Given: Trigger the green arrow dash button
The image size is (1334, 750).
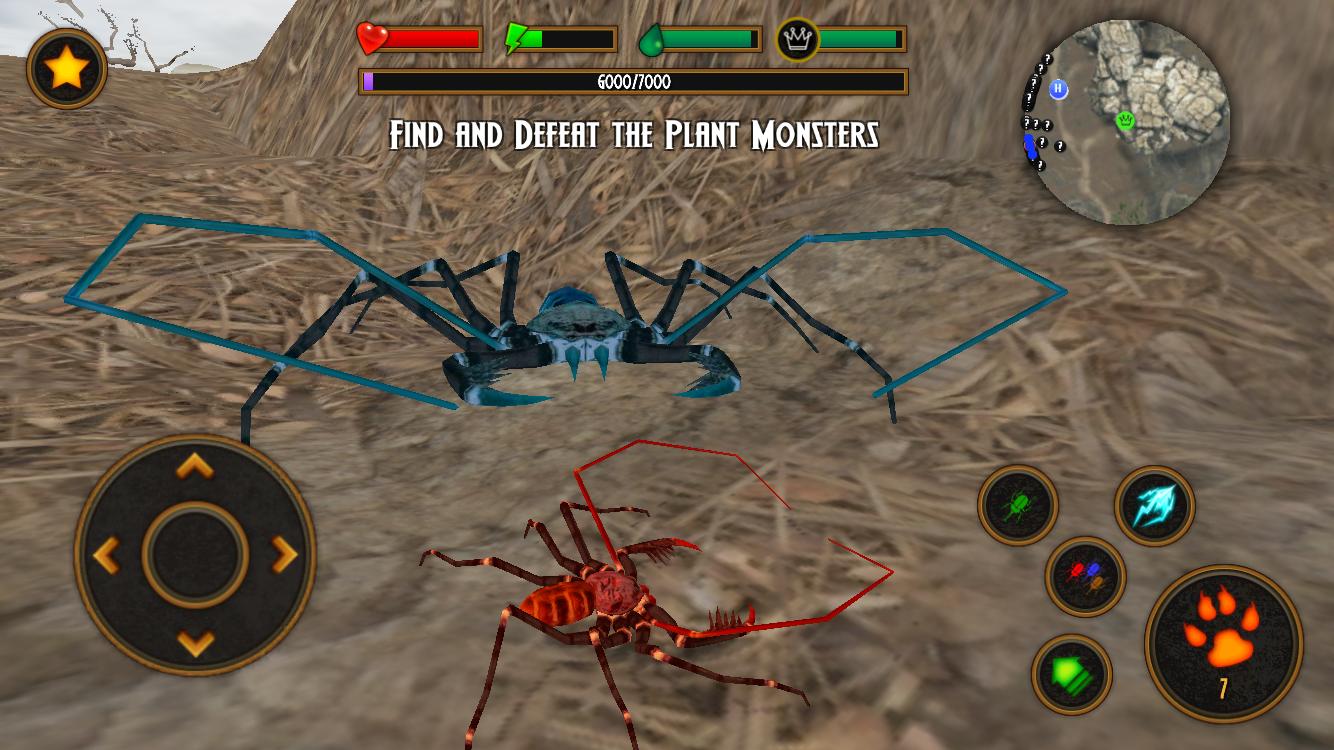Looking at the screenshot, I should (x=1072, y=674).
